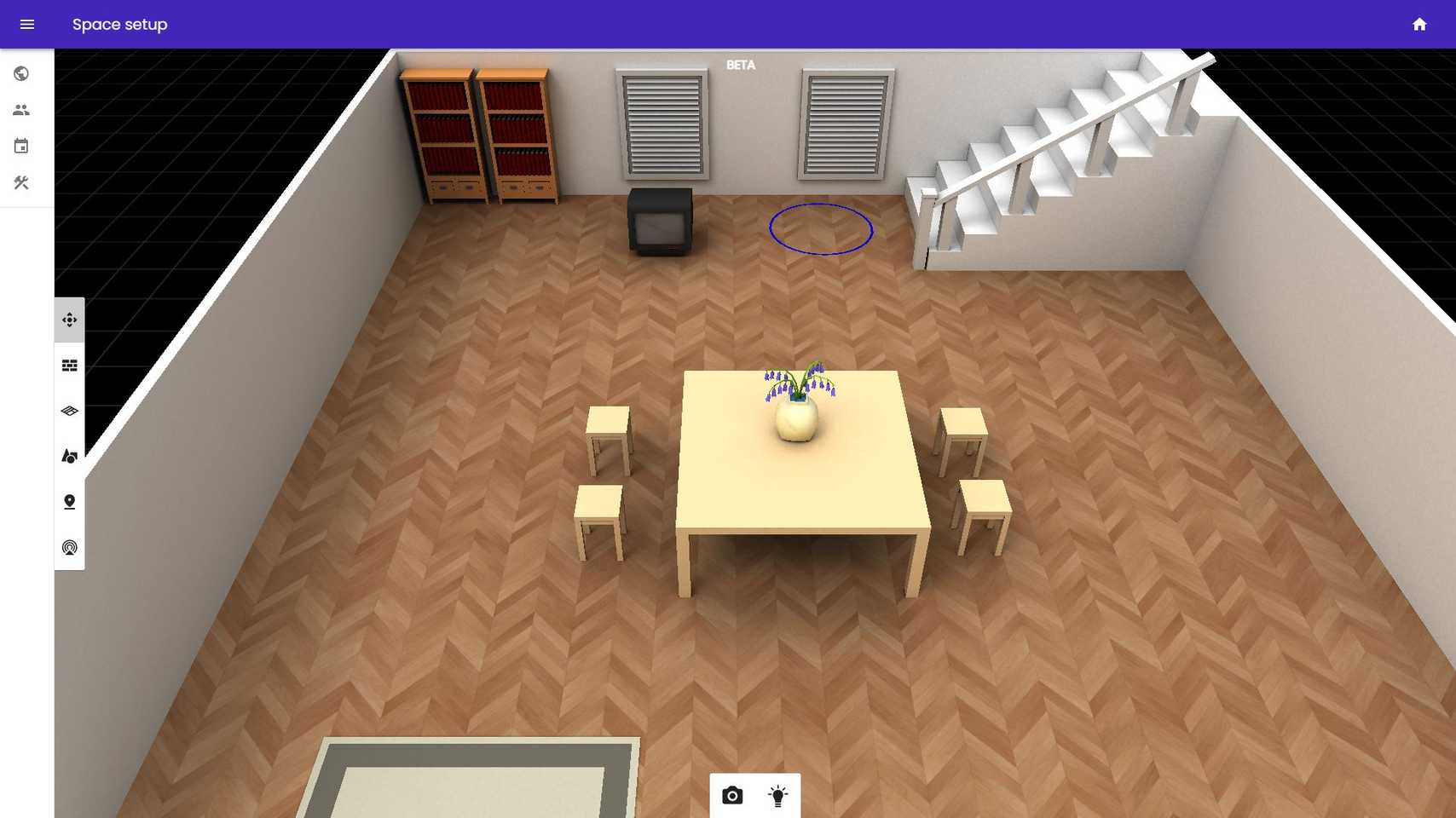Image resolution: width=1456 pixels, height=818 pixels.
Task: Return home via the house icon
Action: (1419, 24)
